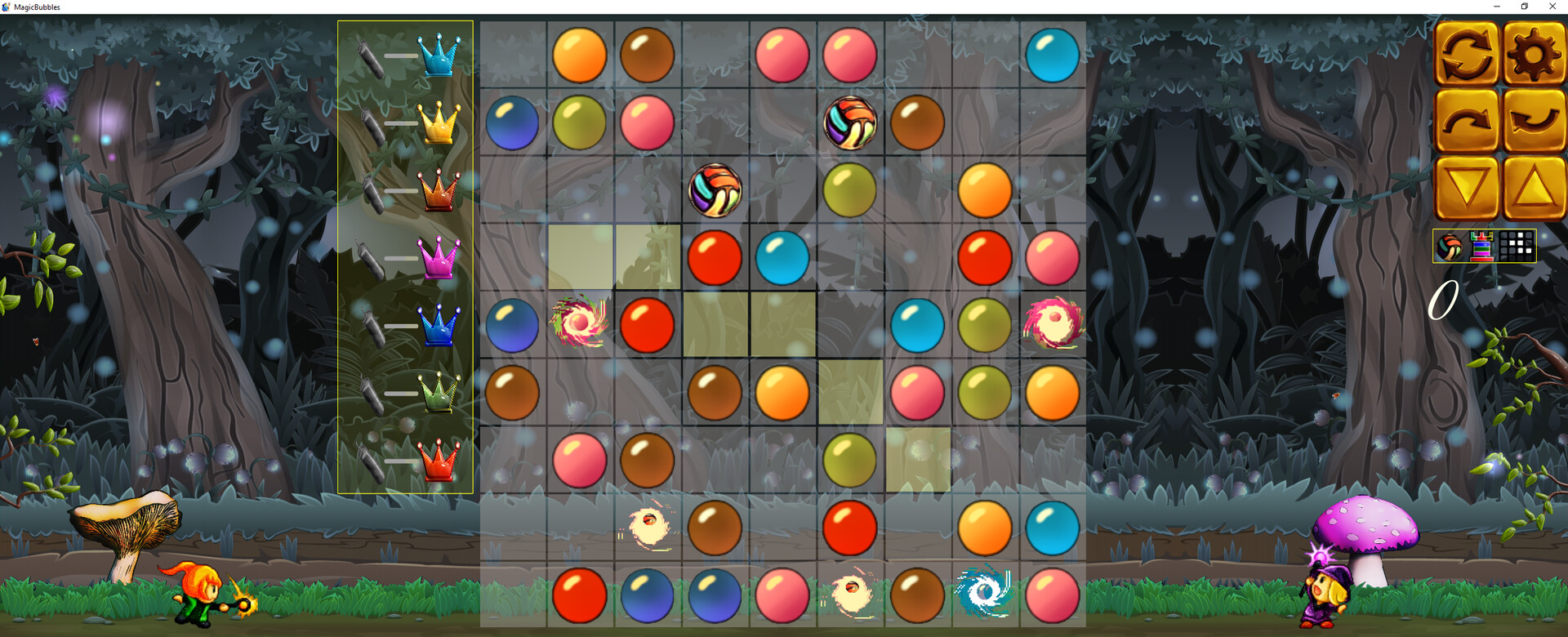Click the blue swirl bubble on bottom row
This screenshot has width=1568, height=637.
984,596
